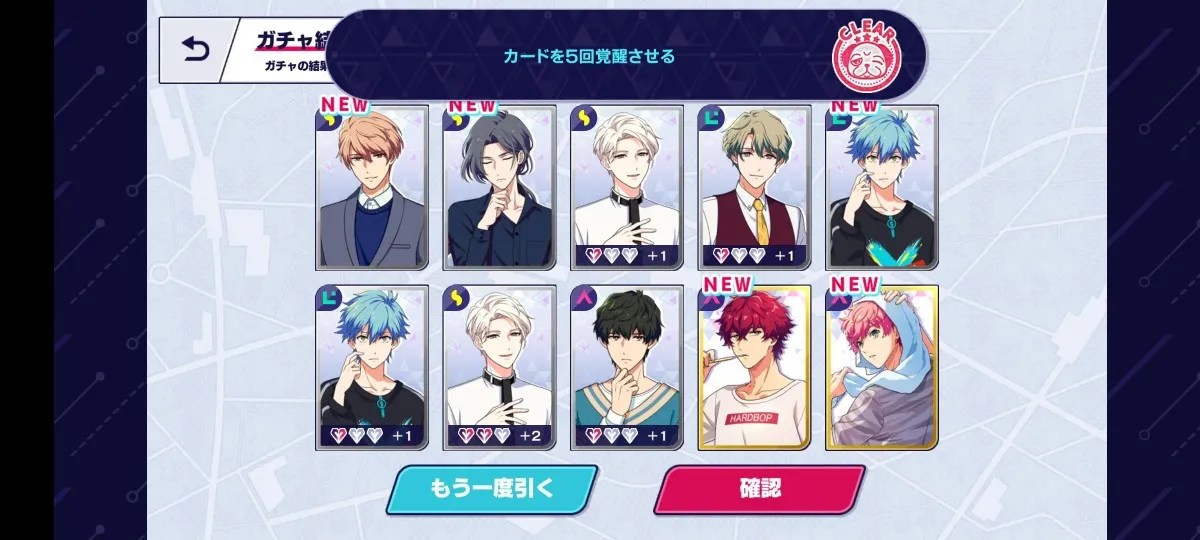
Task: Choose the dark long-haired card in navy shirt
Action: coord(499,188)
